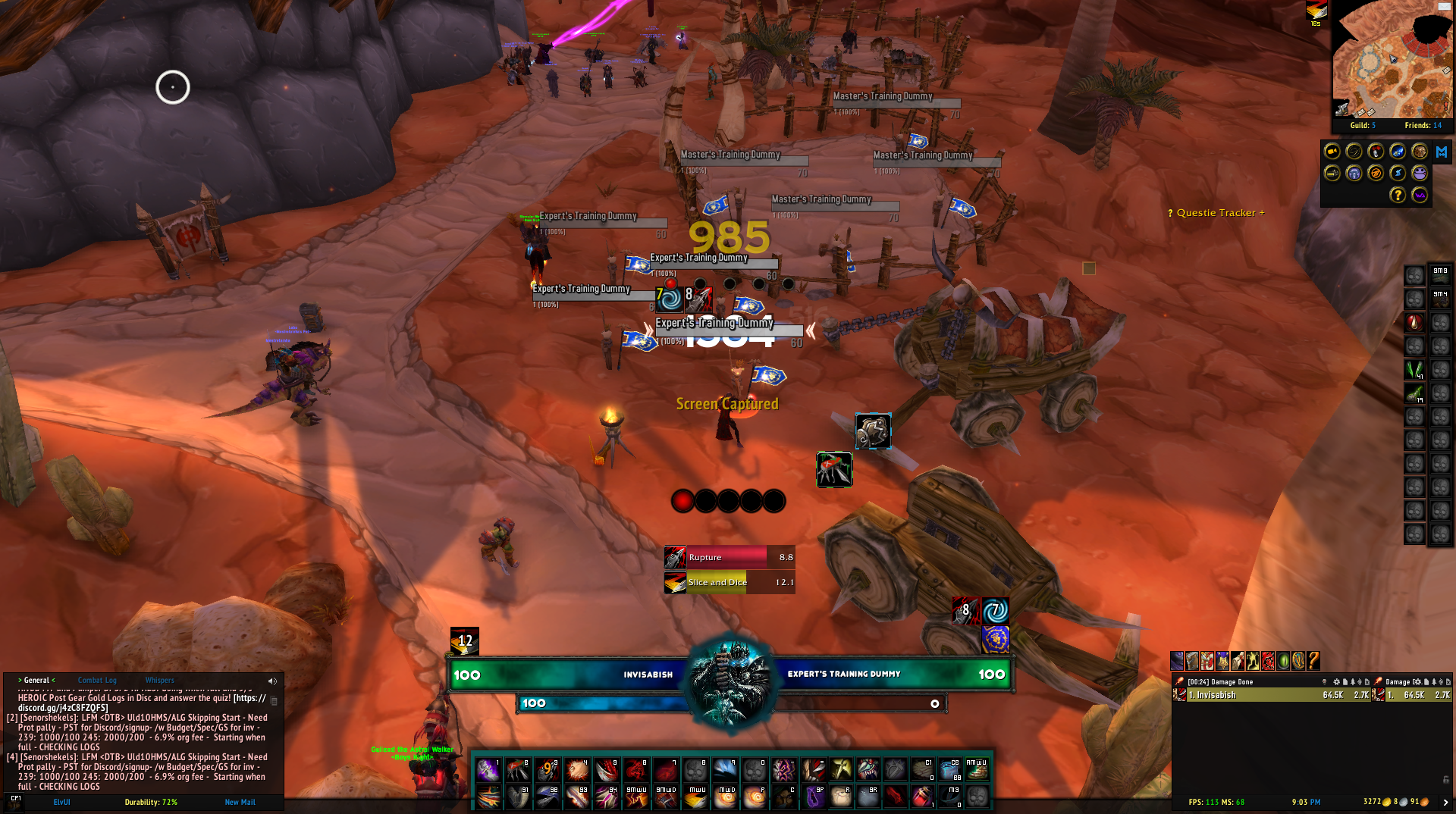
Task: Open the mail envelope icon on minimap
Action: click(x=1443, y=7)
